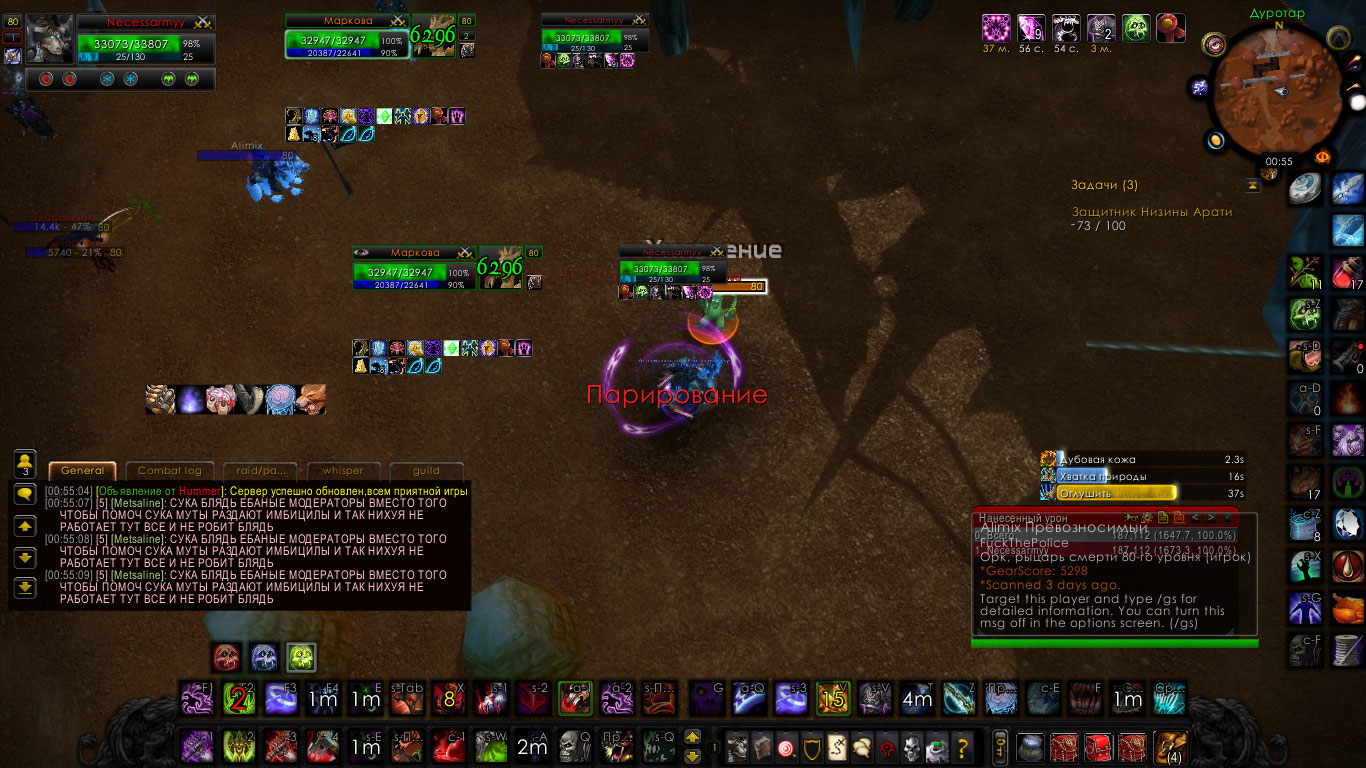Jump chat to the newest message
Screen dimensions: 1366x768
tap(25, 587)
